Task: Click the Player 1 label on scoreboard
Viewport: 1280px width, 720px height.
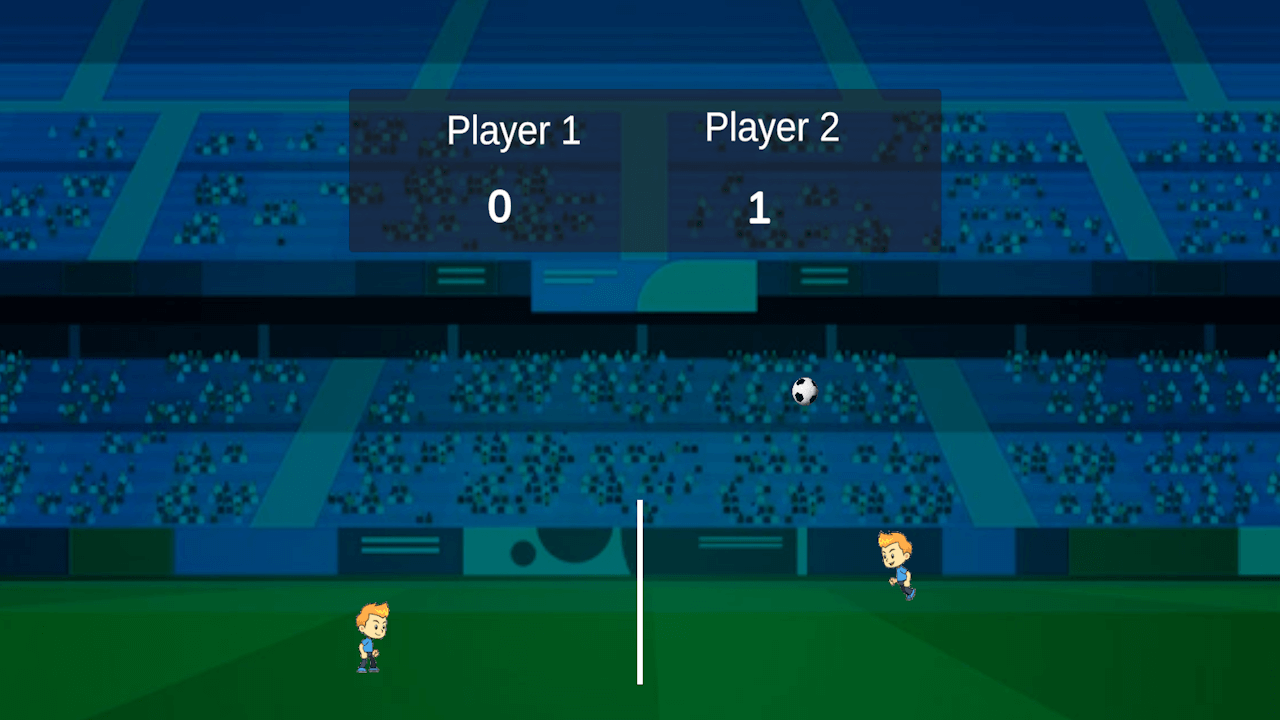Action: (514, 130)
